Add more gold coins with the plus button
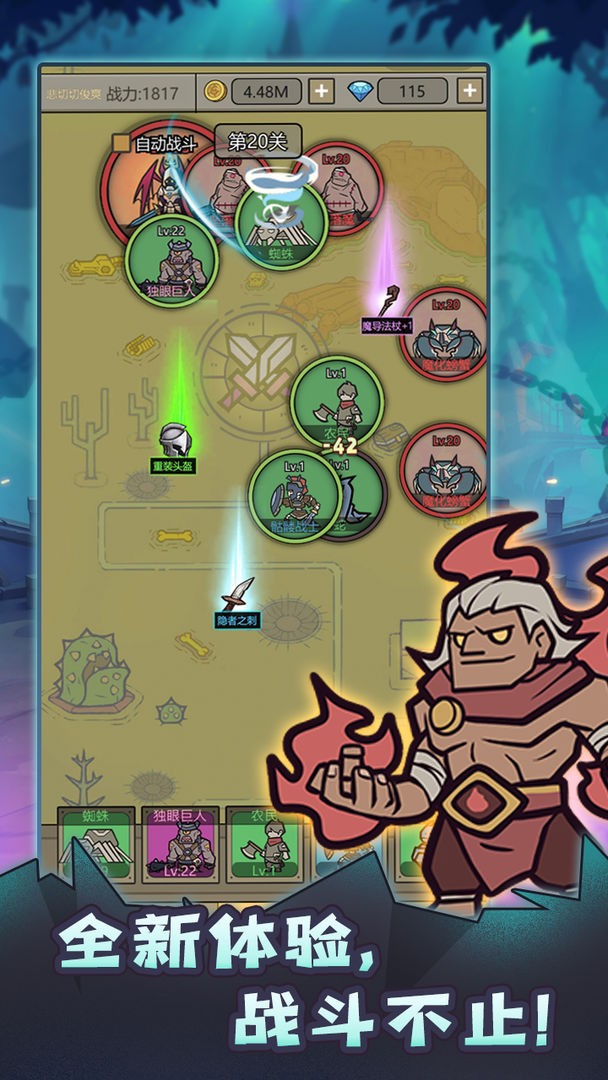 click(x=320, y=91)
